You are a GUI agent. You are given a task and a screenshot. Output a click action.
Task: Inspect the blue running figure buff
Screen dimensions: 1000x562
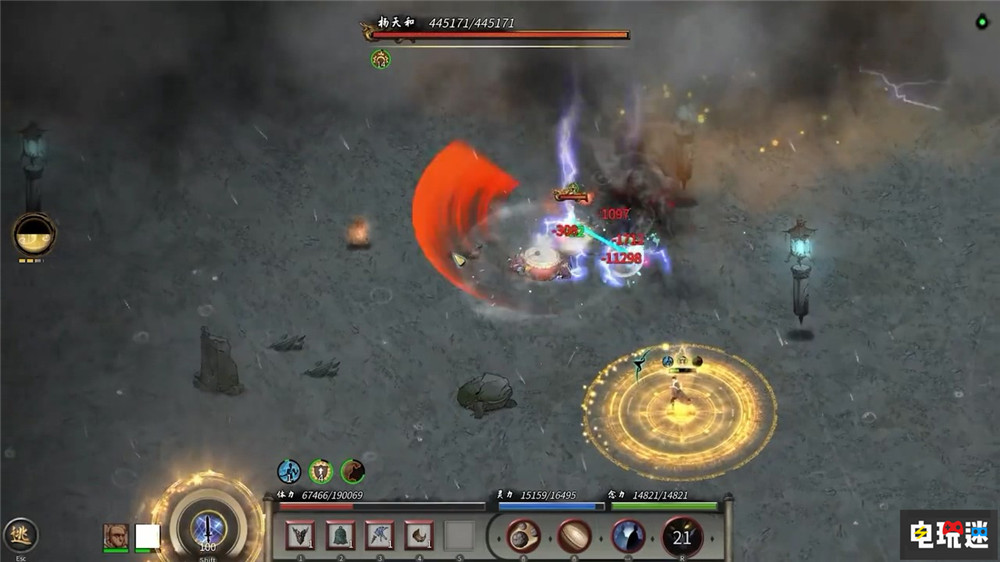click(x=289, y=471)
